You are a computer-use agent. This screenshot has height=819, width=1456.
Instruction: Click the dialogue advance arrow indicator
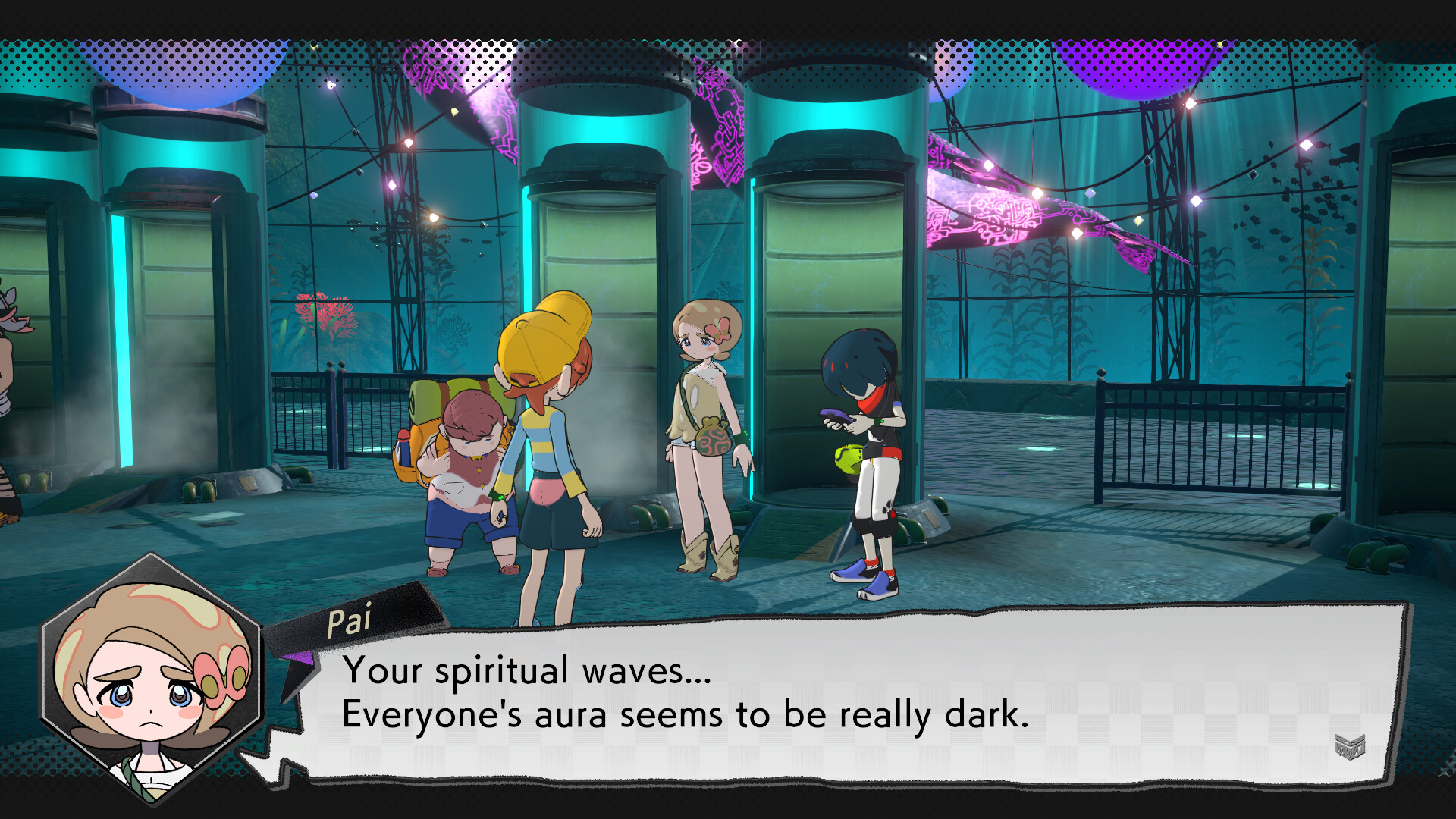tap(1350, 746)
